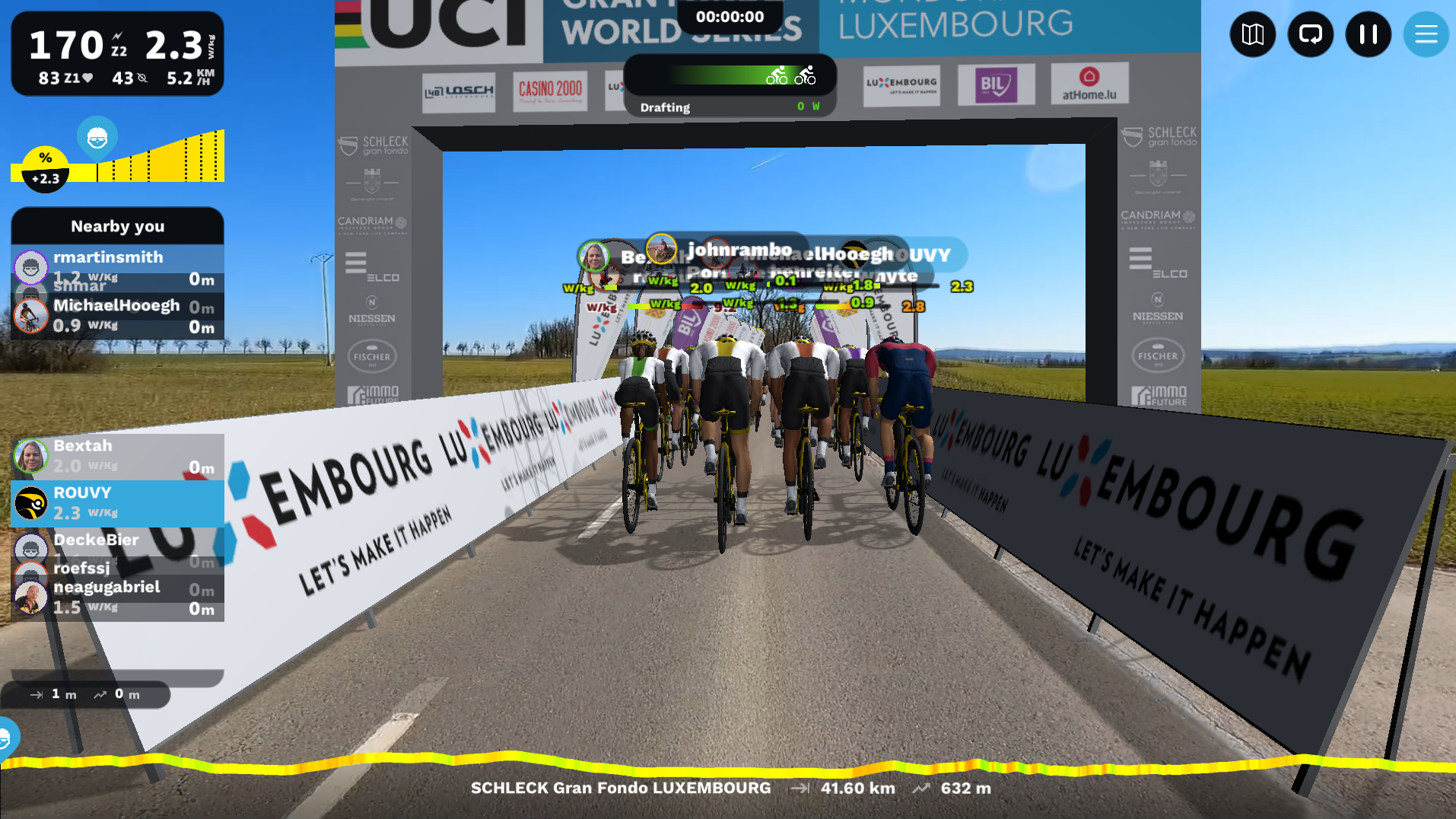This screenshot has width=1456, height=819.
Task: Open the power and speed stats panel
Action: tap(117, 53)
